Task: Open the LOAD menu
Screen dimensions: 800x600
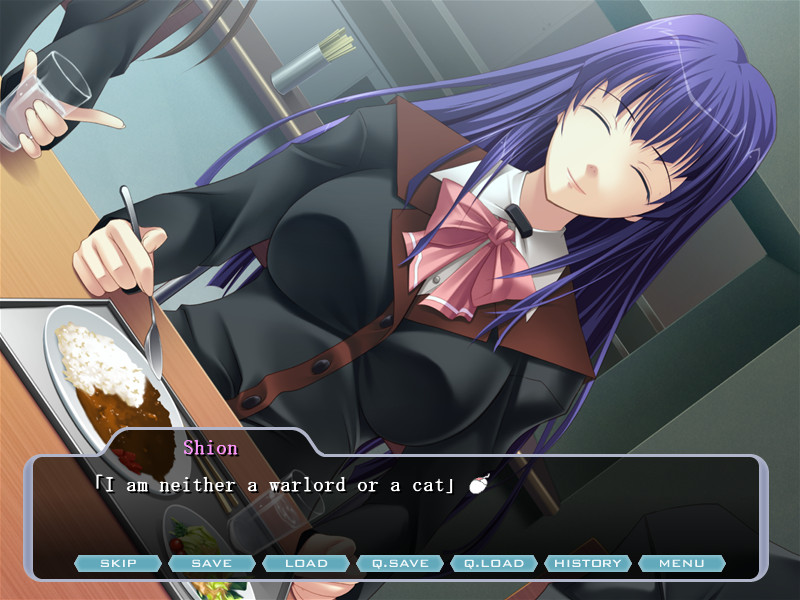Action: coord(306,563)
